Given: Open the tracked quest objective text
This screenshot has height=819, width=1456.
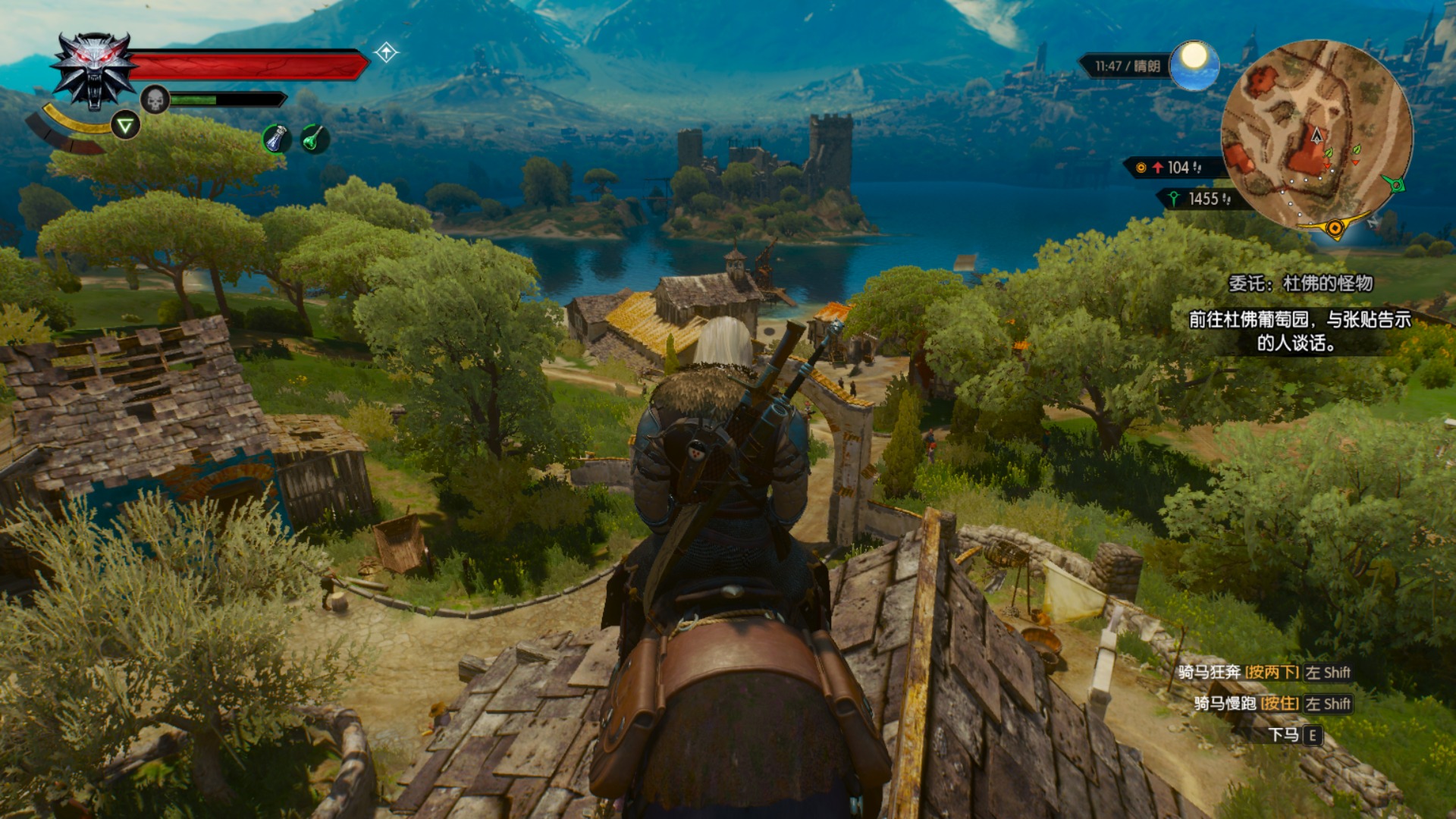Looking at the screenshot, I should (x=1299, y=331).
